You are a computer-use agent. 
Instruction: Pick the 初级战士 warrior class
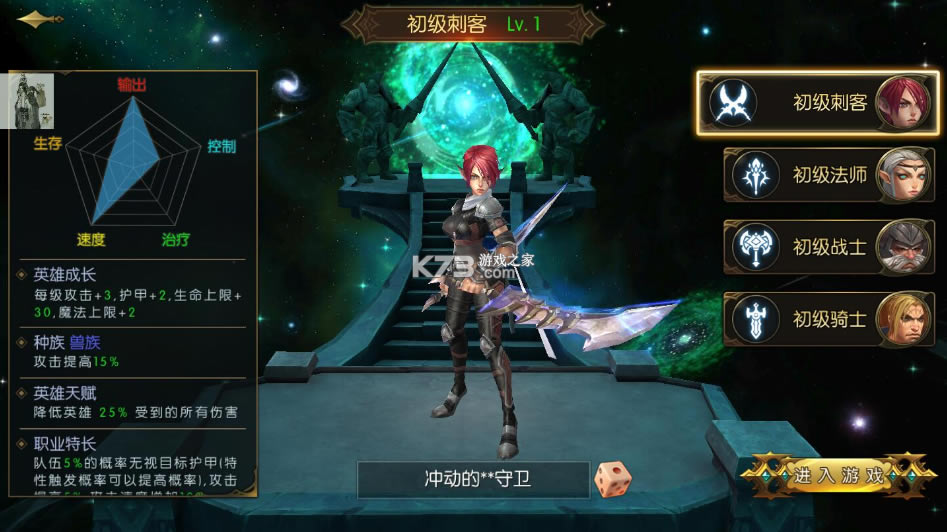[828, 246]
